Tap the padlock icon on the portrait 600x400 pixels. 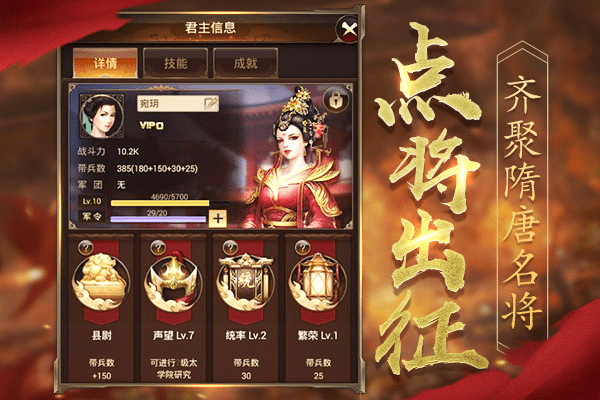[x=337, y=100]
